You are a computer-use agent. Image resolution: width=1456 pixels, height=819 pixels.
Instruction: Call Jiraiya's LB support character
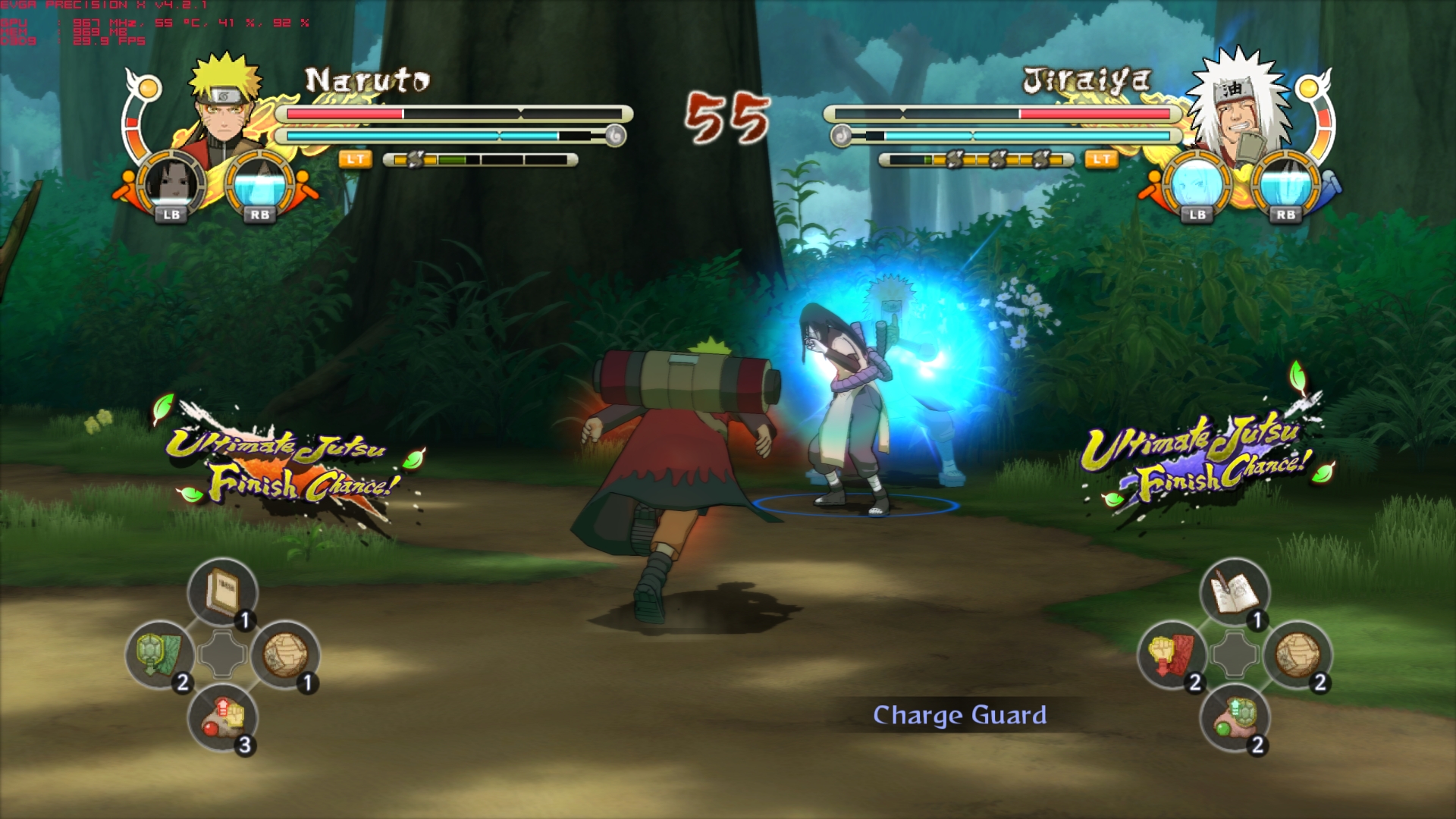[x=1197, y=184]
